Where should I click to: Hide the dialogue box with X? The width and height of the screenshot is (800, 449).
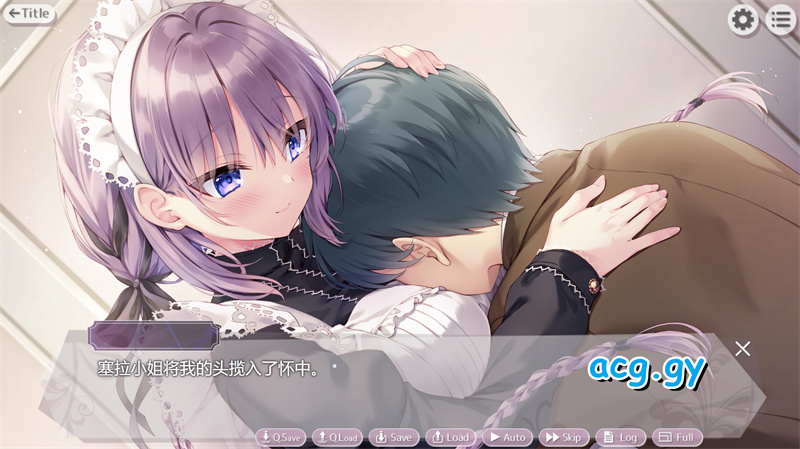pyautogui.click(x=742, y=348)
